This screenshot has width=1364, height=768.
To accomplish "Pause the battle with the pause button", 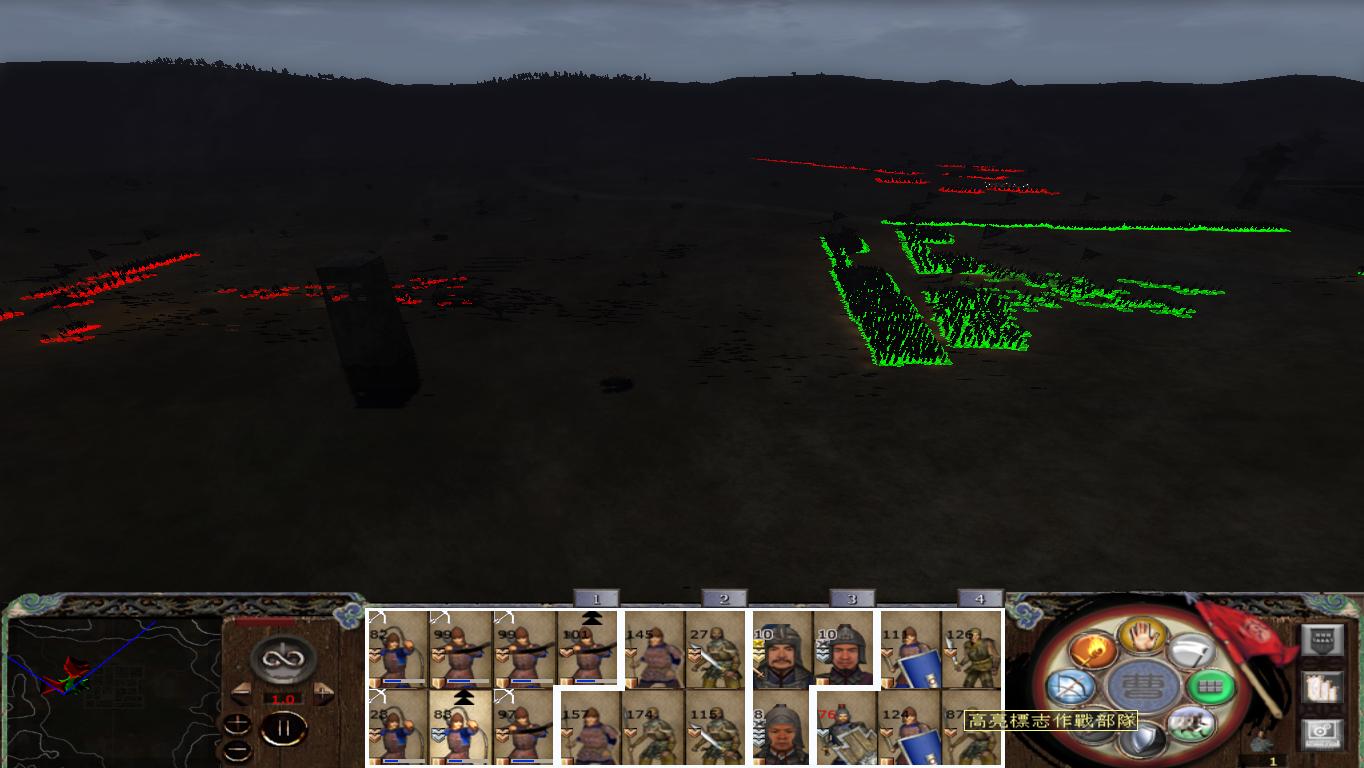I will (282, 727).
